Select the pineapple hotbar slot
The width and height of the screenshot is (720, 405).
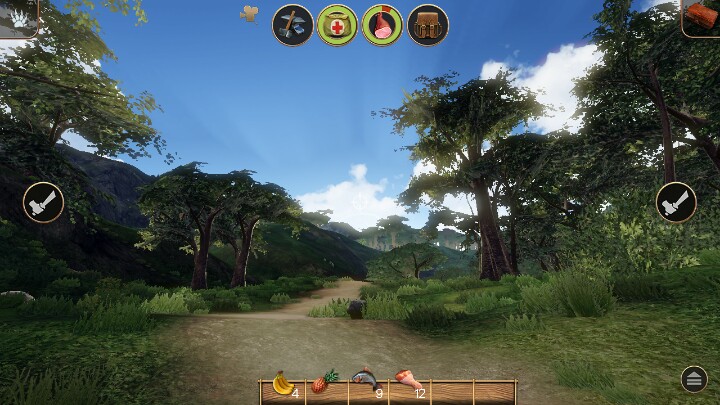click(325, 383)
